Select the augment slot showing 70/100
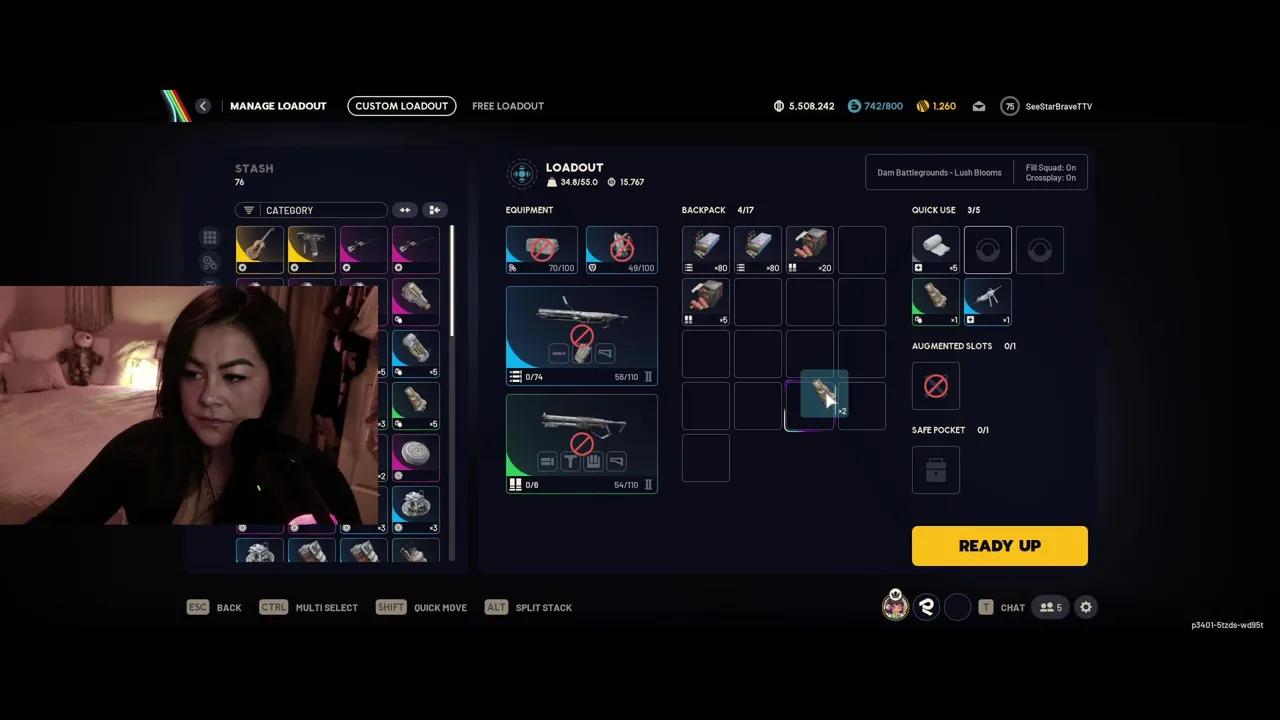Screen dimensions: 1280x720 click(541, 250)
